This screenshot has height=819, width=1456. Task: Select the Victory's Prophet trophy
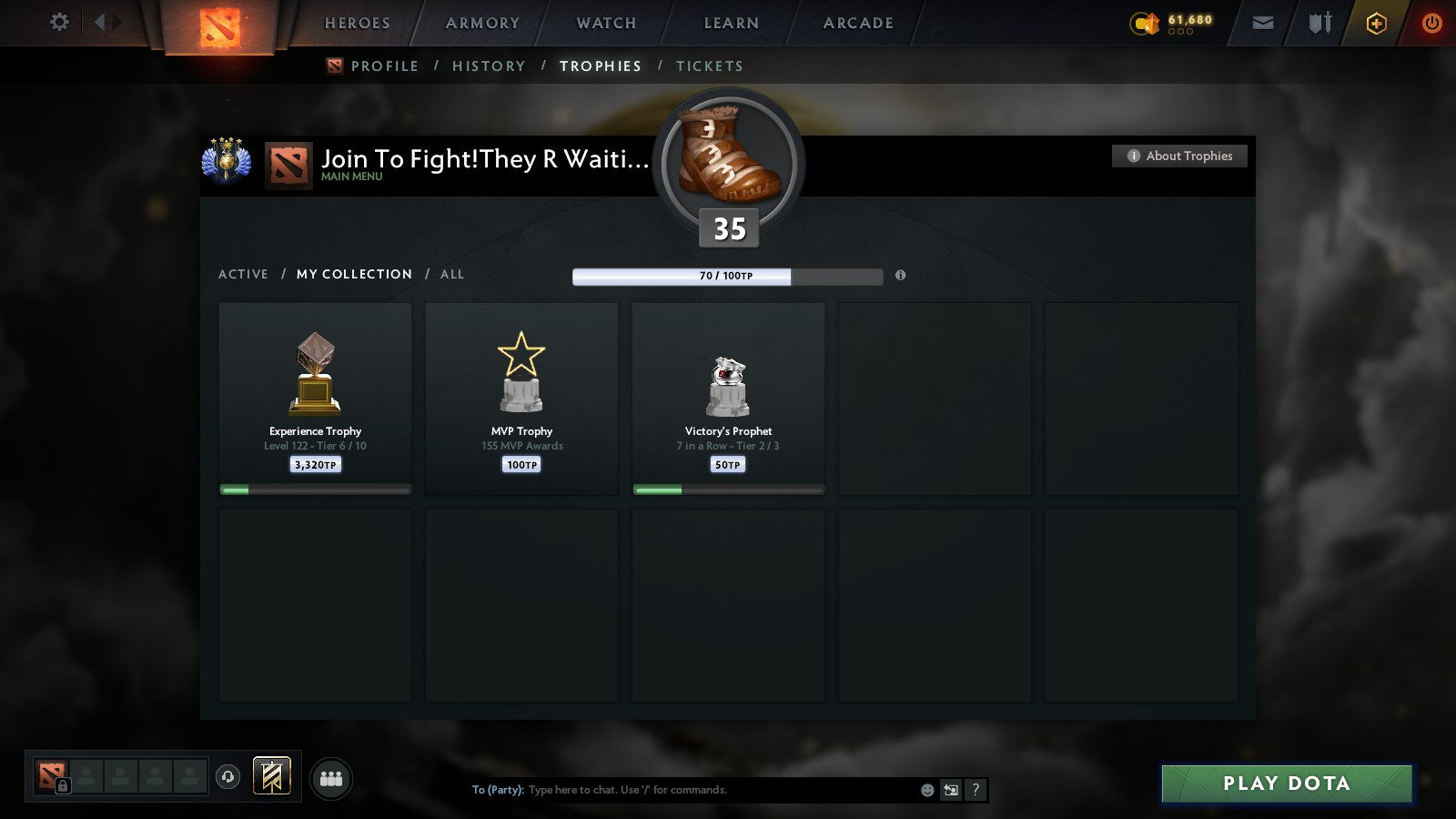coord(728,399)
